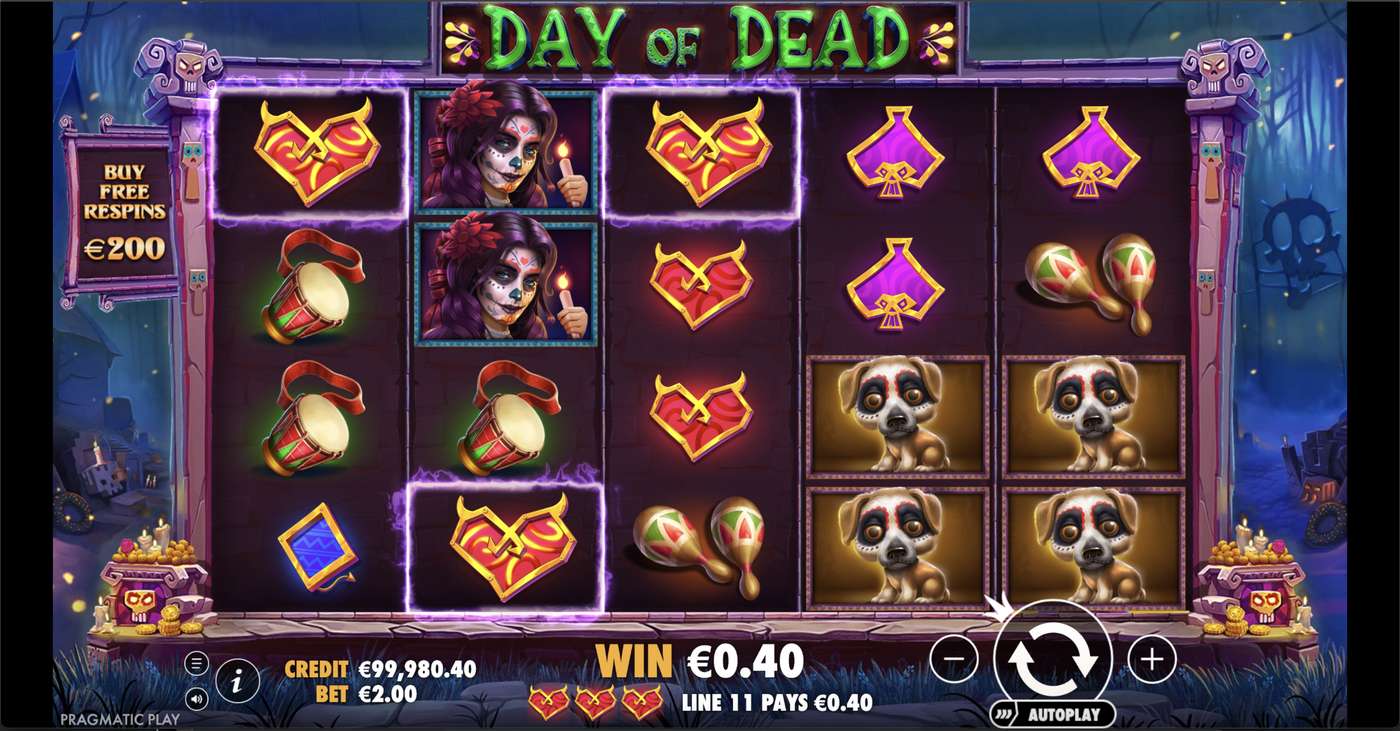Start Autoplay mode
The width and height of the screenshot is (1400, 731).
(x=1057, y=714)
